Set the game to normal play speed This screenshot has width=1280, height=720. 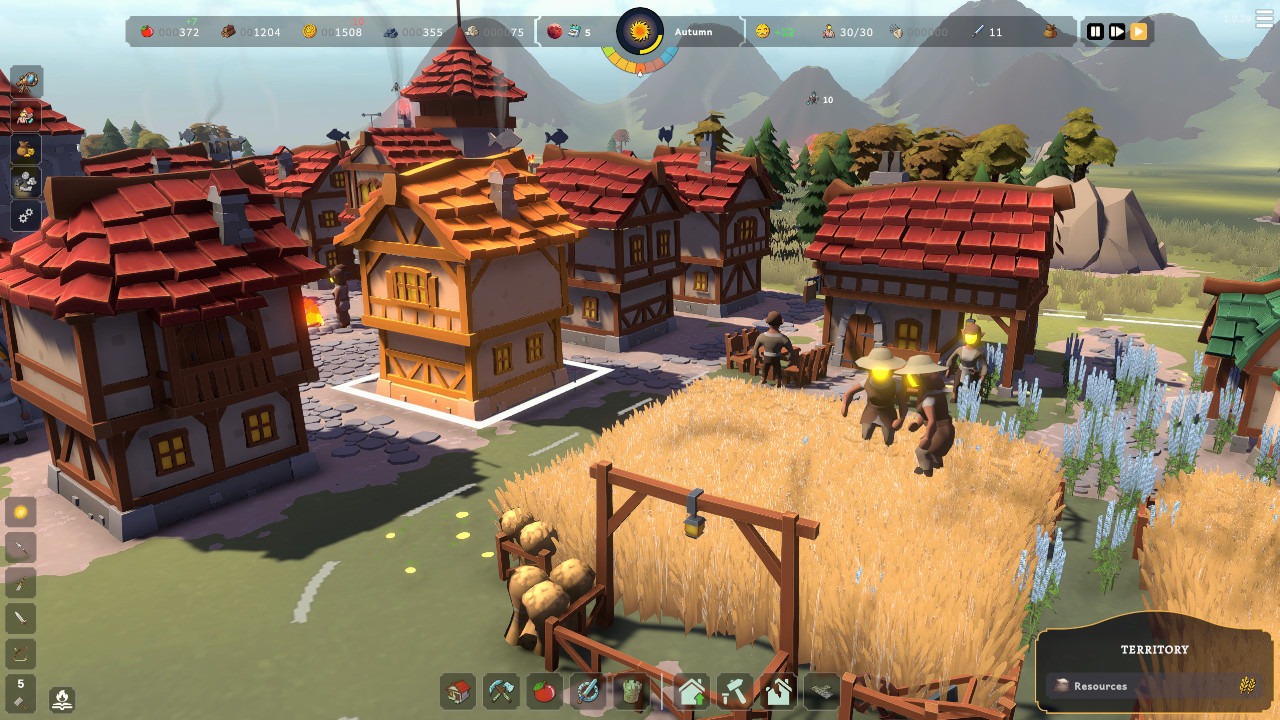pos(1117,32)
